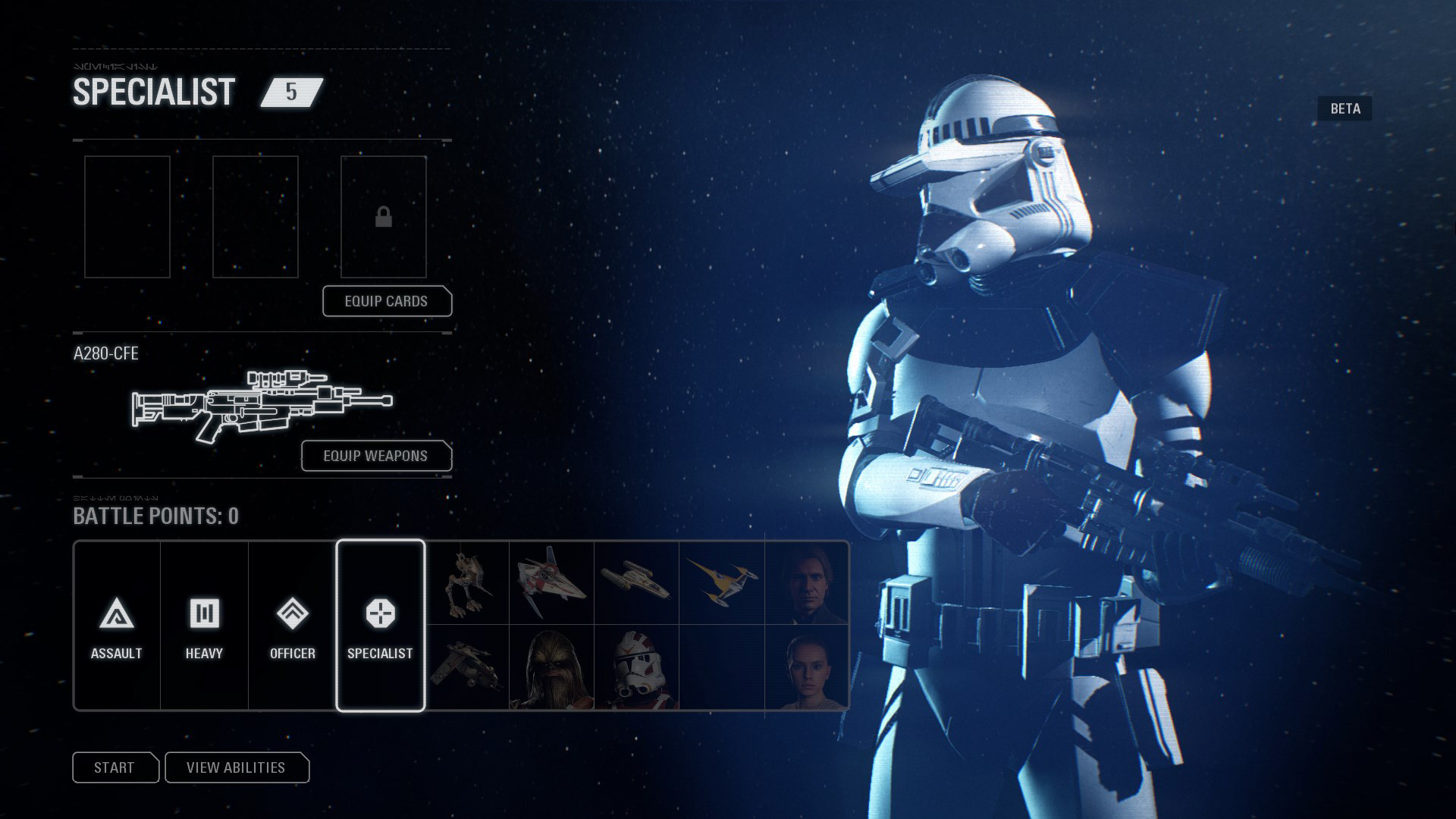The width and height of the screenshot is (1456, 819).
Task: Click the EQUIP WEAPONS button
Action: point(375,456)
